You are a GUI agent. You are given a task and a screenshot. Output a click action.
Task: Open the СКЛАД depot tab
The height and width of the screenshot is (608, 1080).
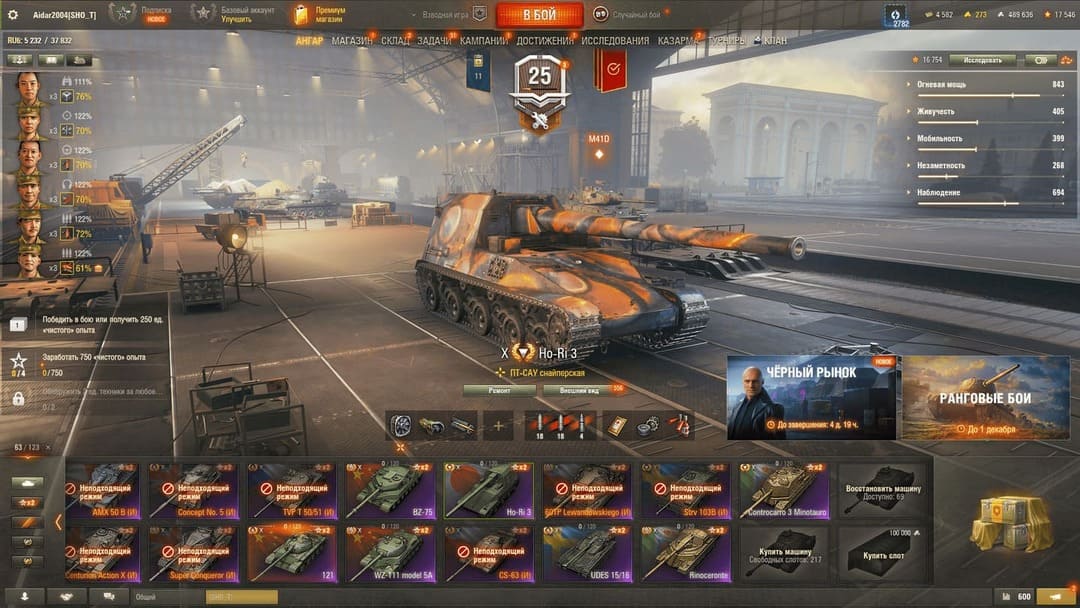click(x=395, y=41)
